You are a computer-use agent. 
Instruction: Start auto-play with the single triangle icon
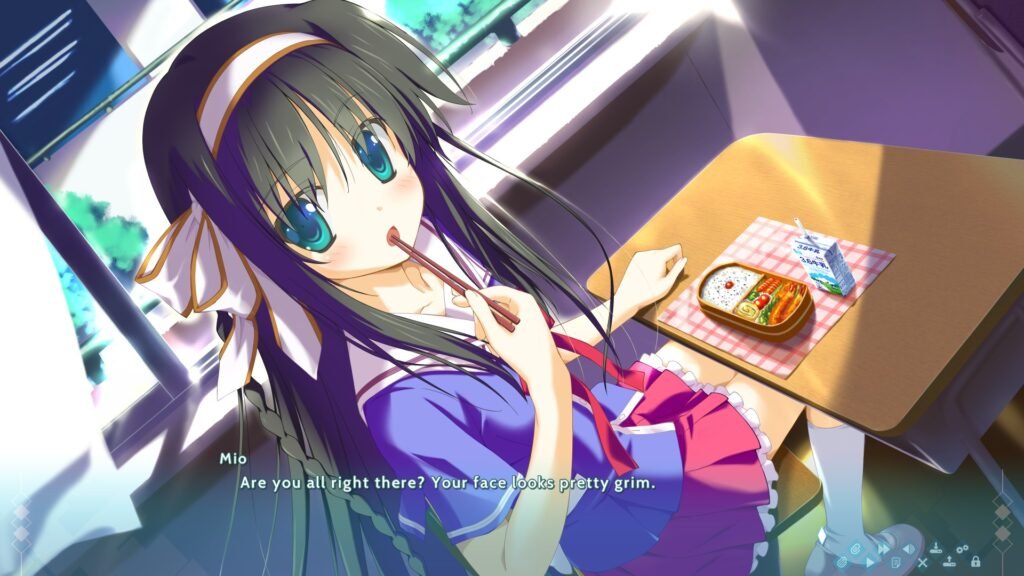(x=869, y=563)
